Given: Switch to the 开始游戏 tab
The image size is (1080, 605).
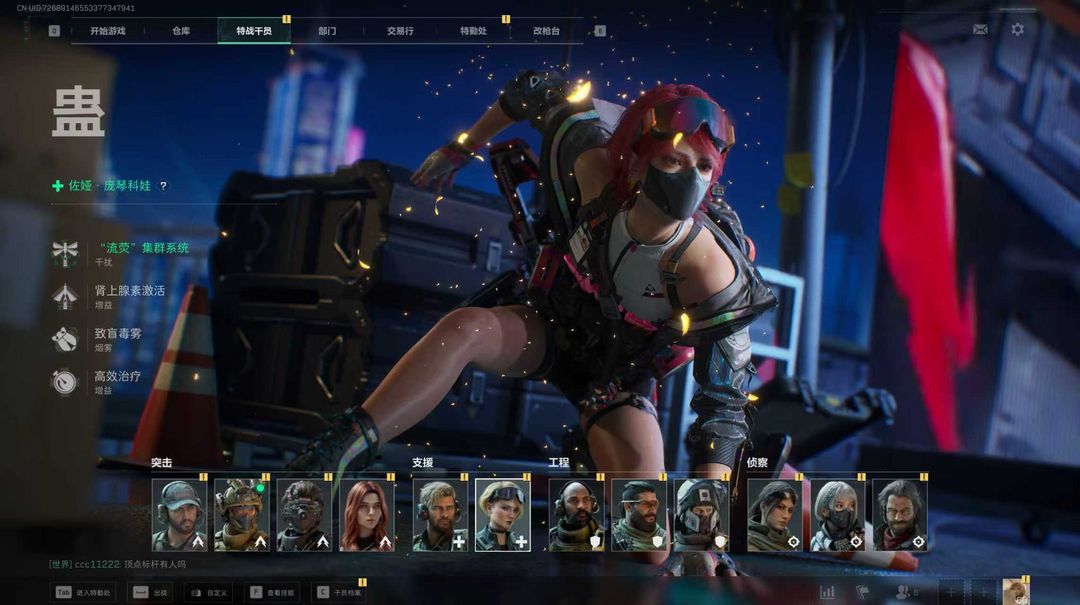Looking at the screenshot, I should [x=108, y=31].
